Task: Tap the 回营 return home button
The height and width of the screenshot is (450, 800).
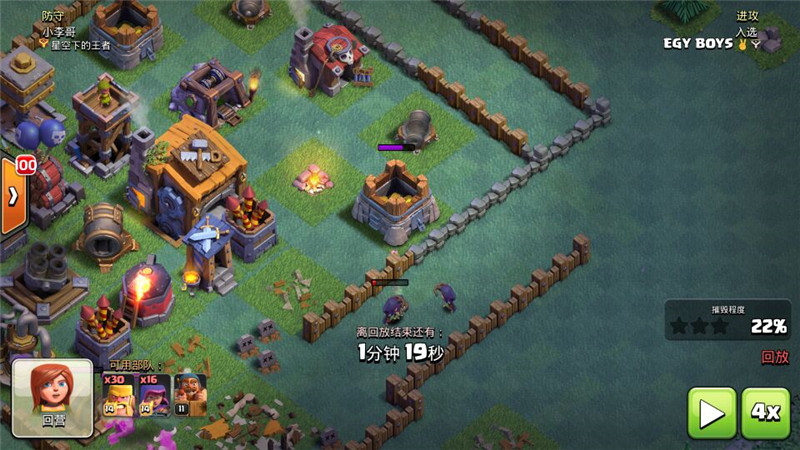Action: click(53, 398)
